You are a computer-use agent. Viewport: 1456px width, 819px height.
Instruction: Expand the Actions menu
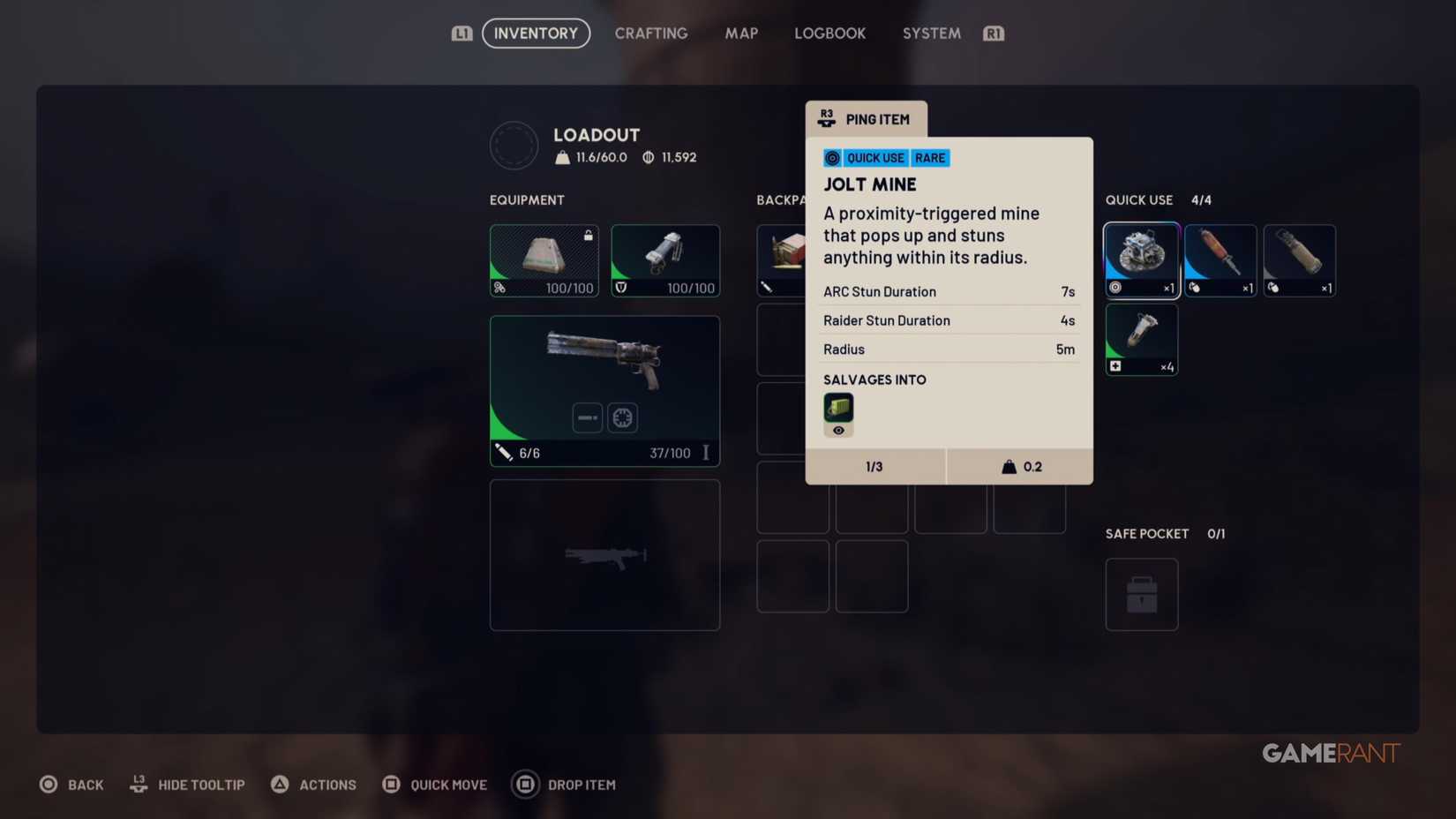[x=313, y=784]
